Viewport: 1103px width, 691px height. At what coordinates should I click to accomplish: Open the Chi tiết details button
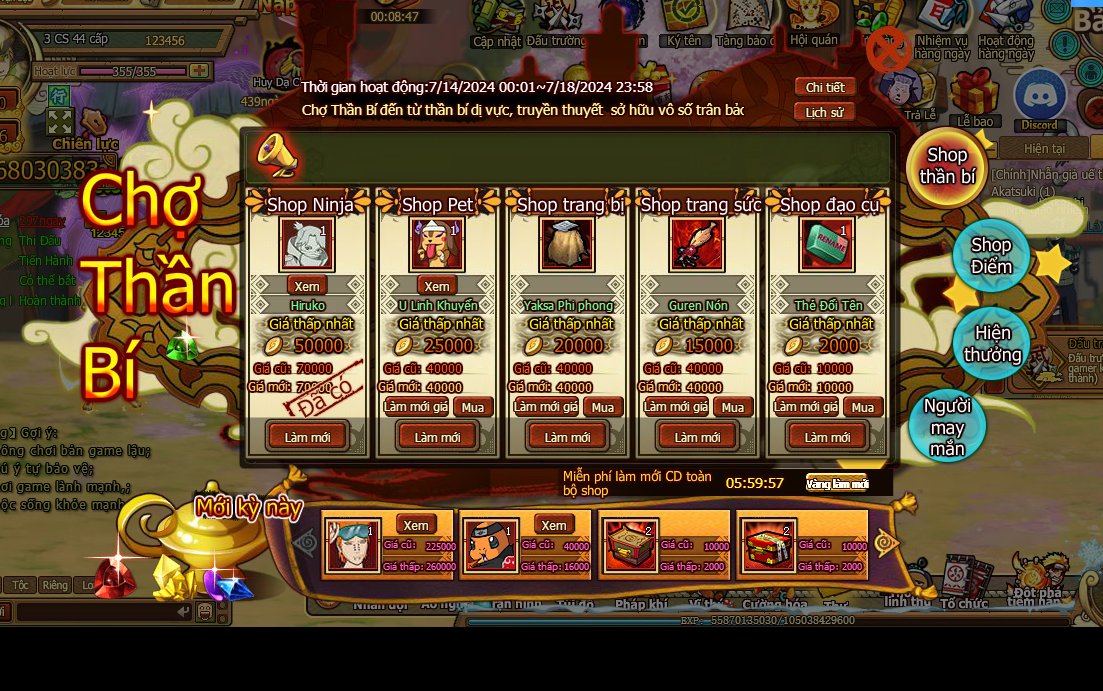[x=825, y=87]
